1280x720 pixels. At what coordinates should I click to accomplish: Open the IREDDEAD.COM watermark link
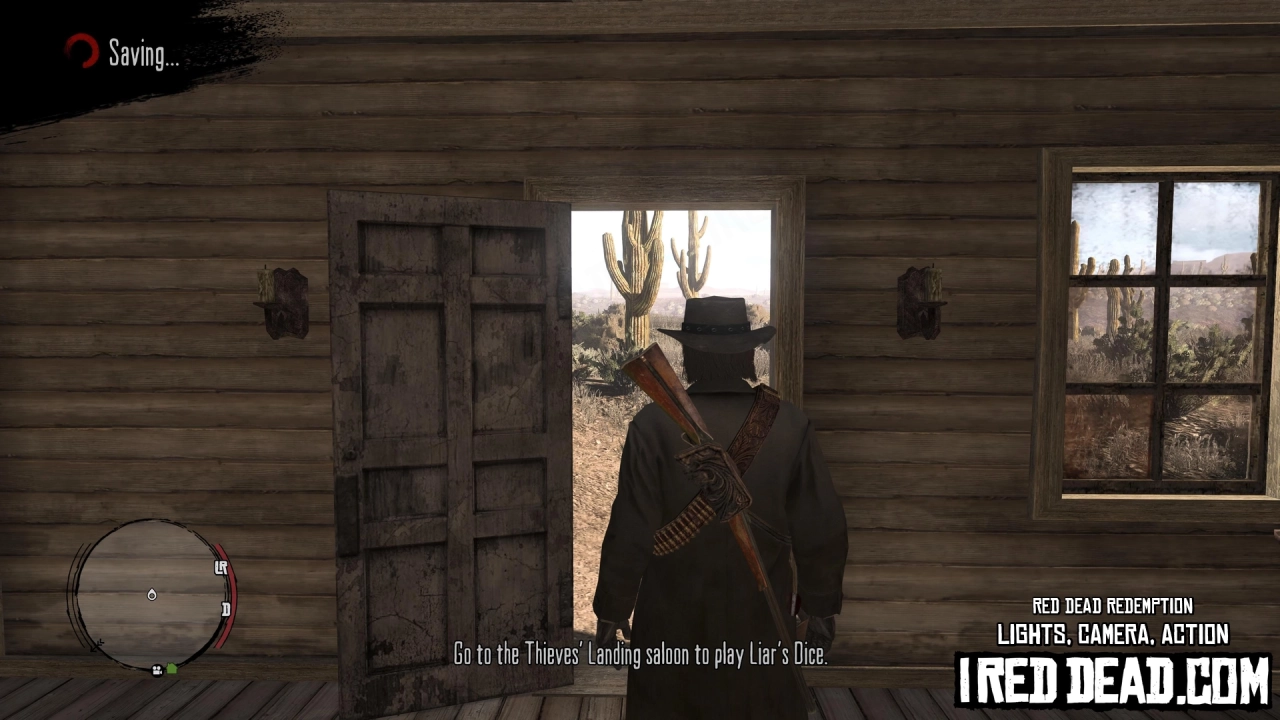coord(1112,678)
